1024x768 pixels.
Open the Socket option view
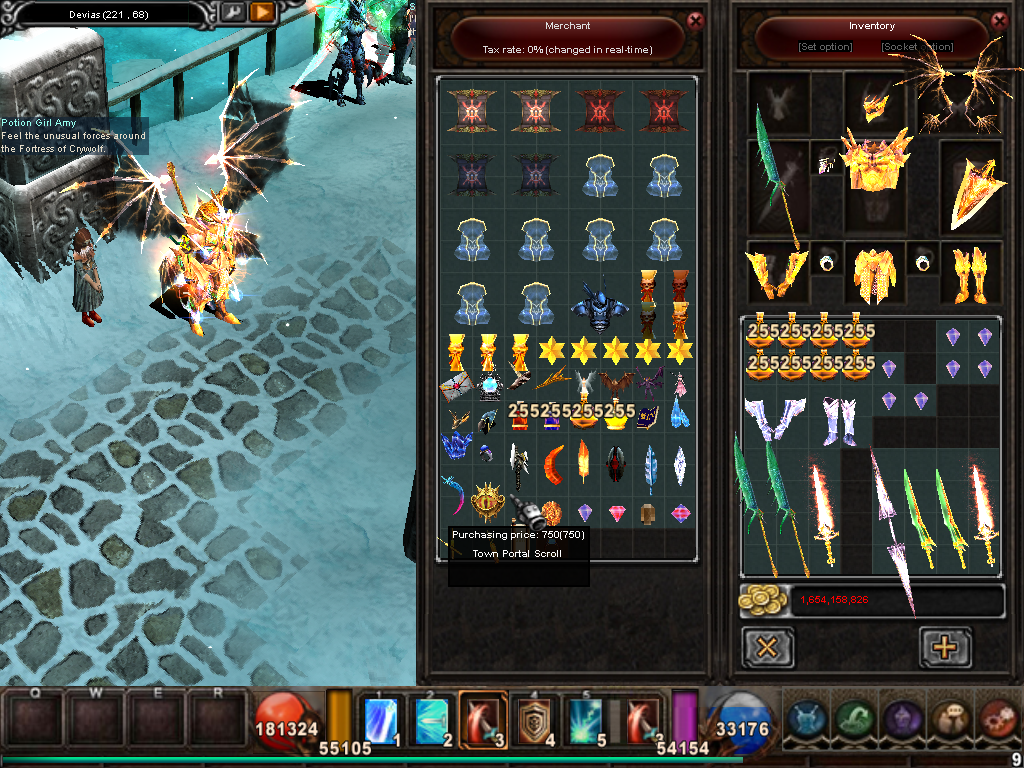point(917,47)
